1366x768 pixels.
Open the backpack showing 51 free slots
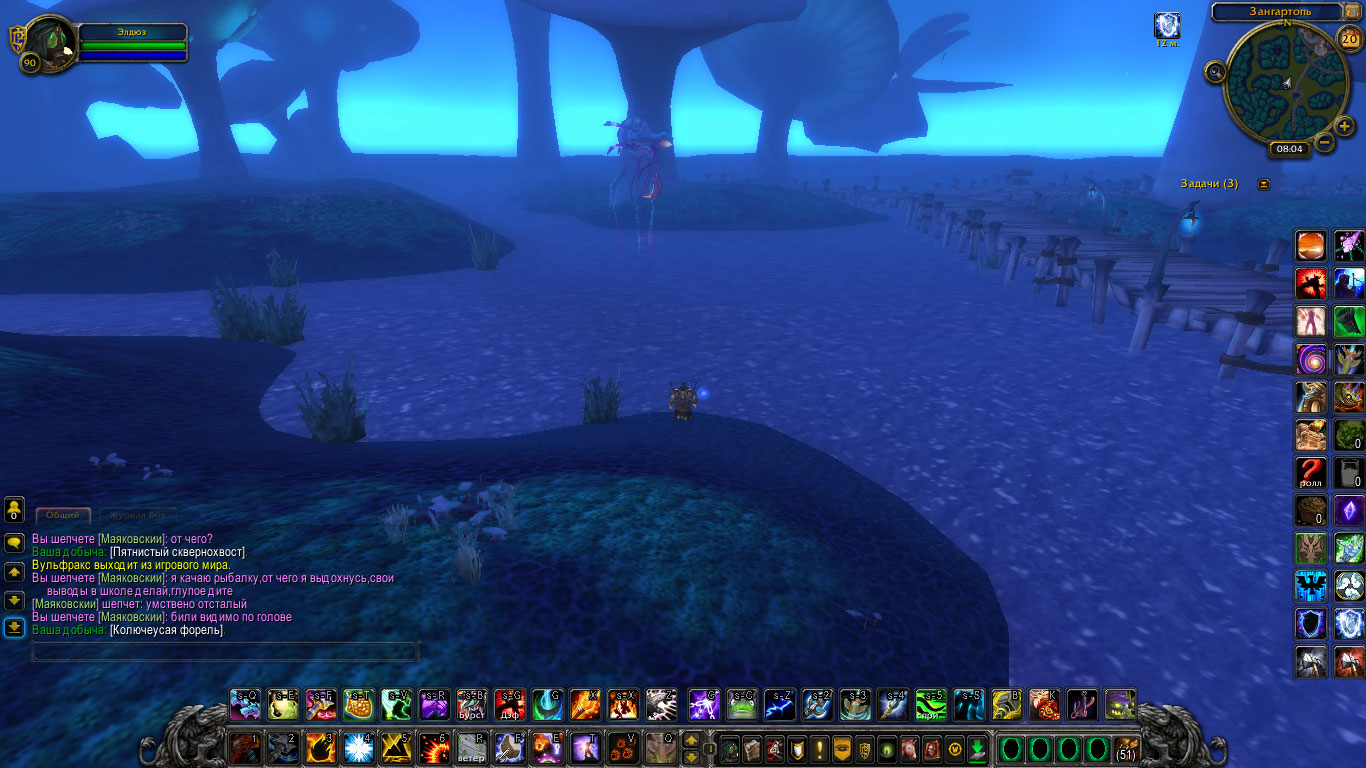1126,749
